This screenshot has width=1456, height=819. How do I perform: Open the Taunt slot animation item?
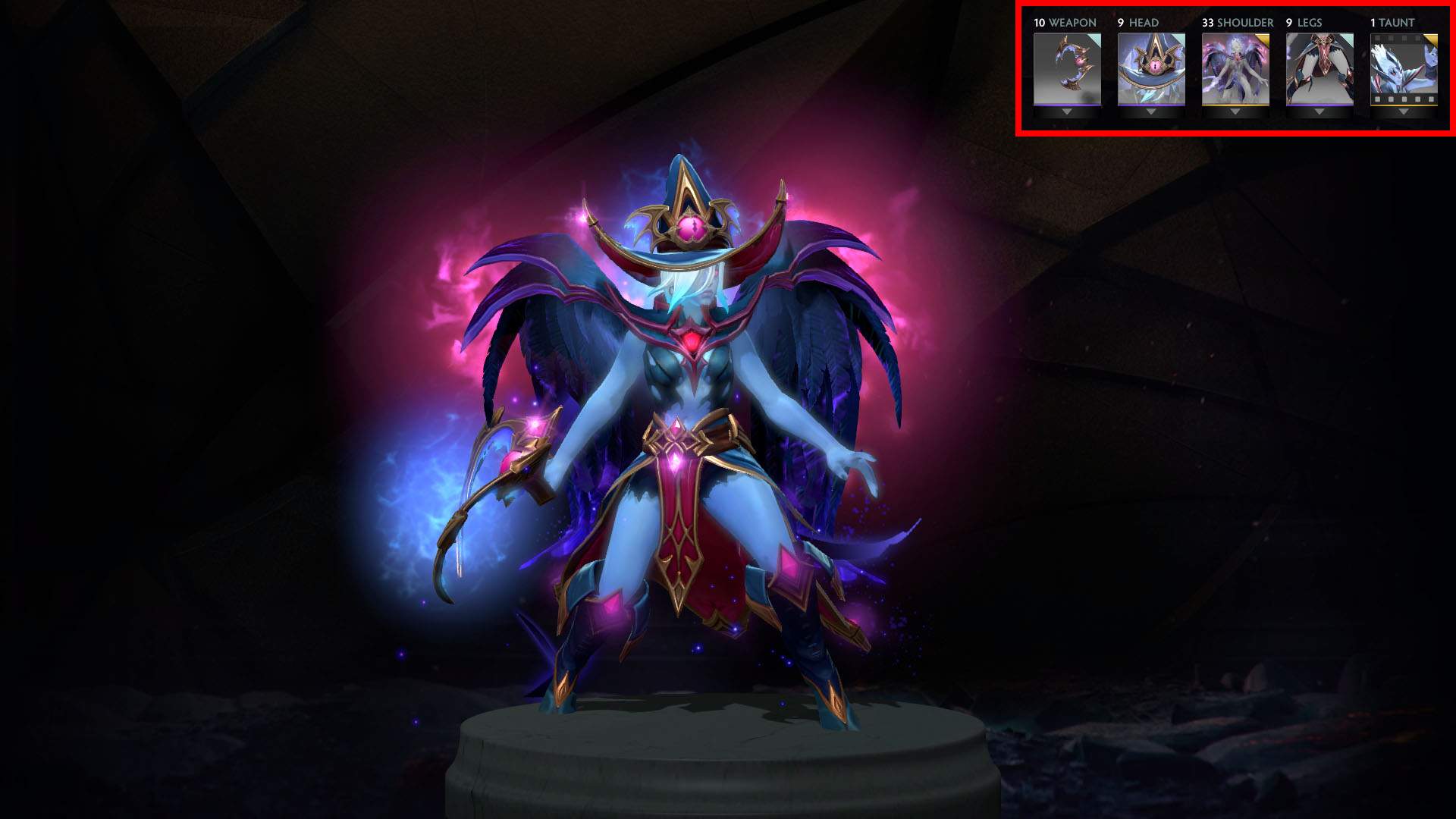(1404, 68)
